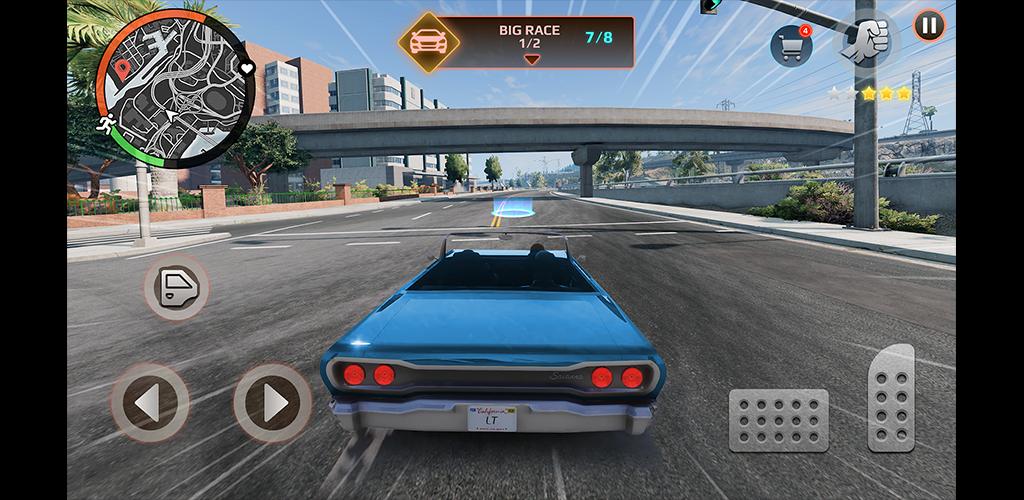This screenshot has width=1024, height=500.
Task: Pause the game
Action: pyautogui.click(x=929, y=26)
